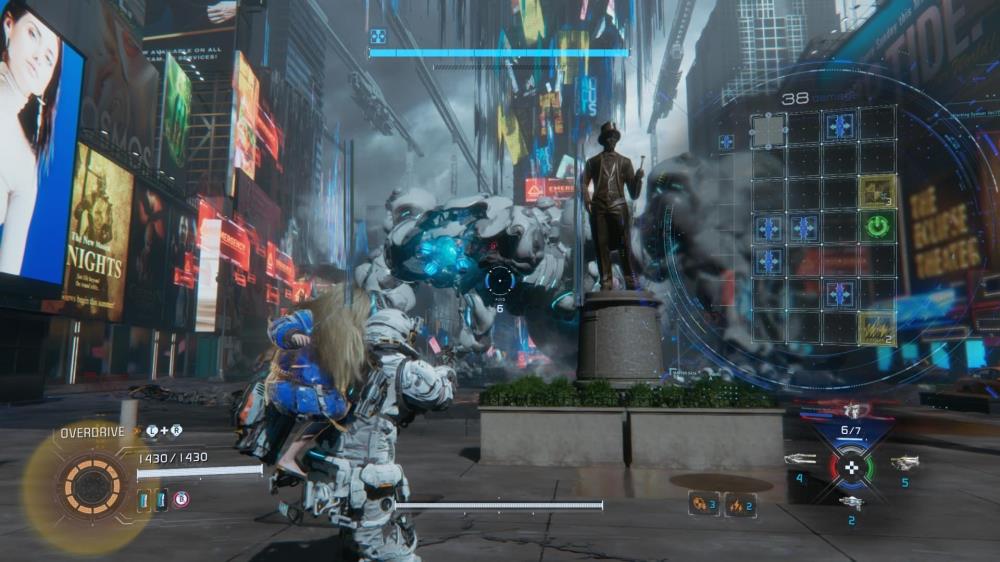The width and height of the screenshot is (1000, 562).
Task: Use the orange gear item with count 3
Action: tap(703, 504)
